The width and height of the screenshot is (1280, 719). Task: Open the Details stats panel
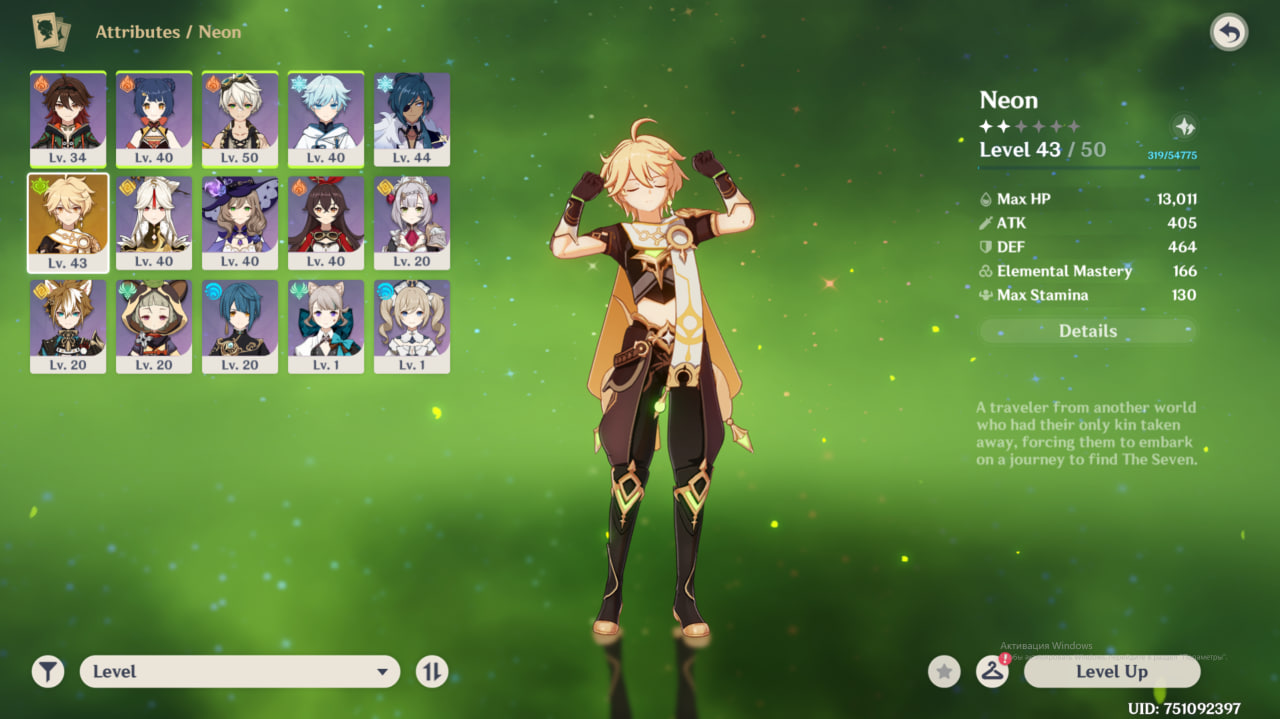1088,331
